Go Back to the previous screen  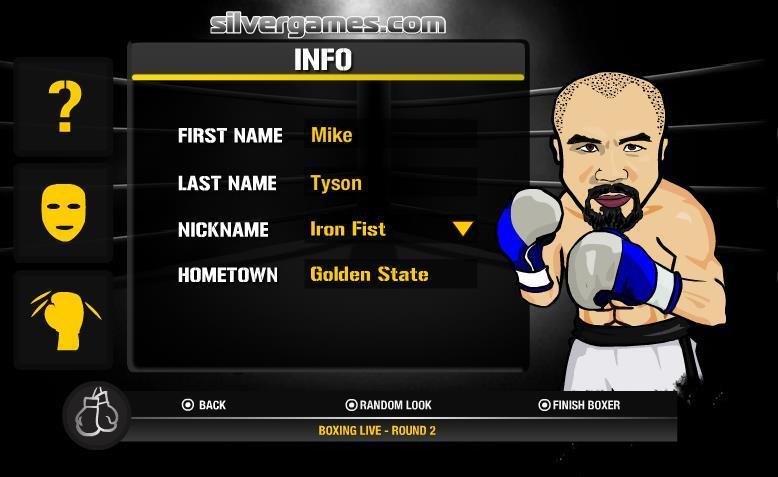[204, 405]
